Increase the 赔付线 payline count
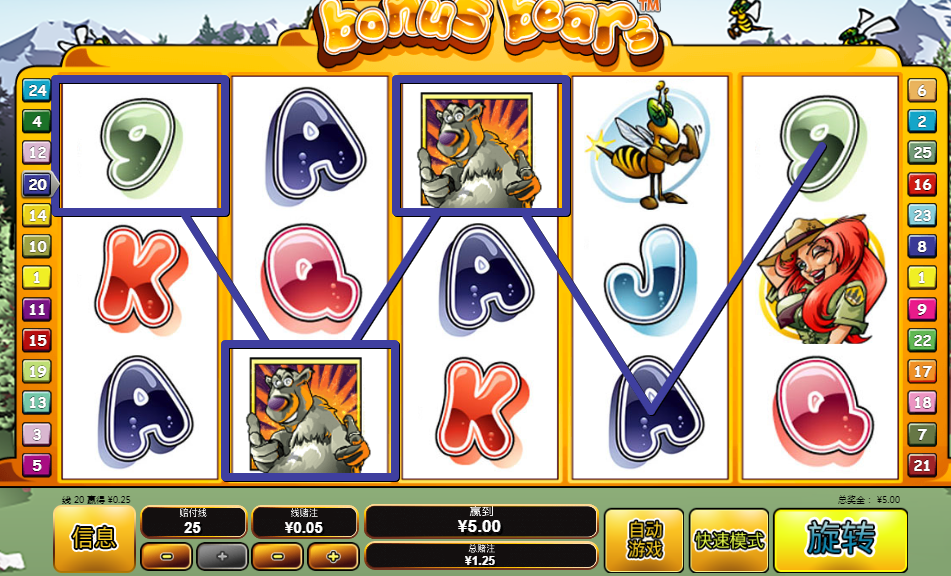The width and height of the screenshot is (951, 576). click(x=221, y=556)
